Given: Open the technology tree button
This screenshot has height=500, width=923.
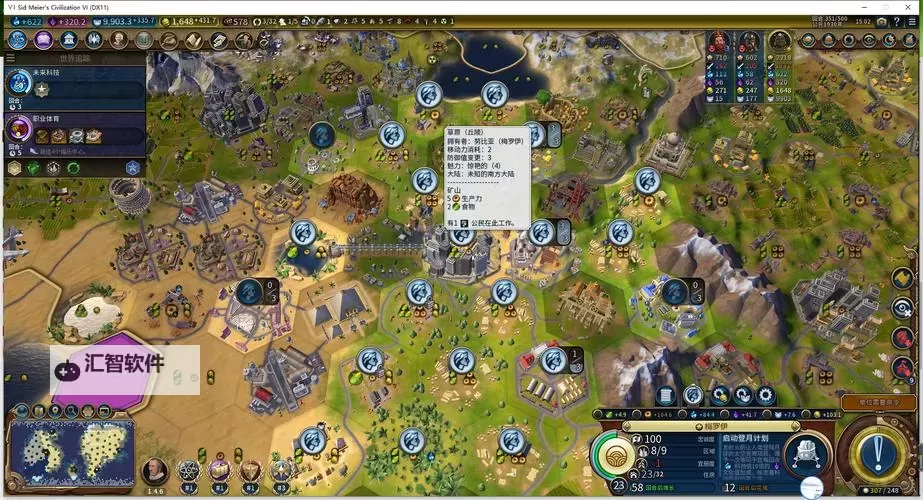Looking at the screenshot, I should point(17,40).
